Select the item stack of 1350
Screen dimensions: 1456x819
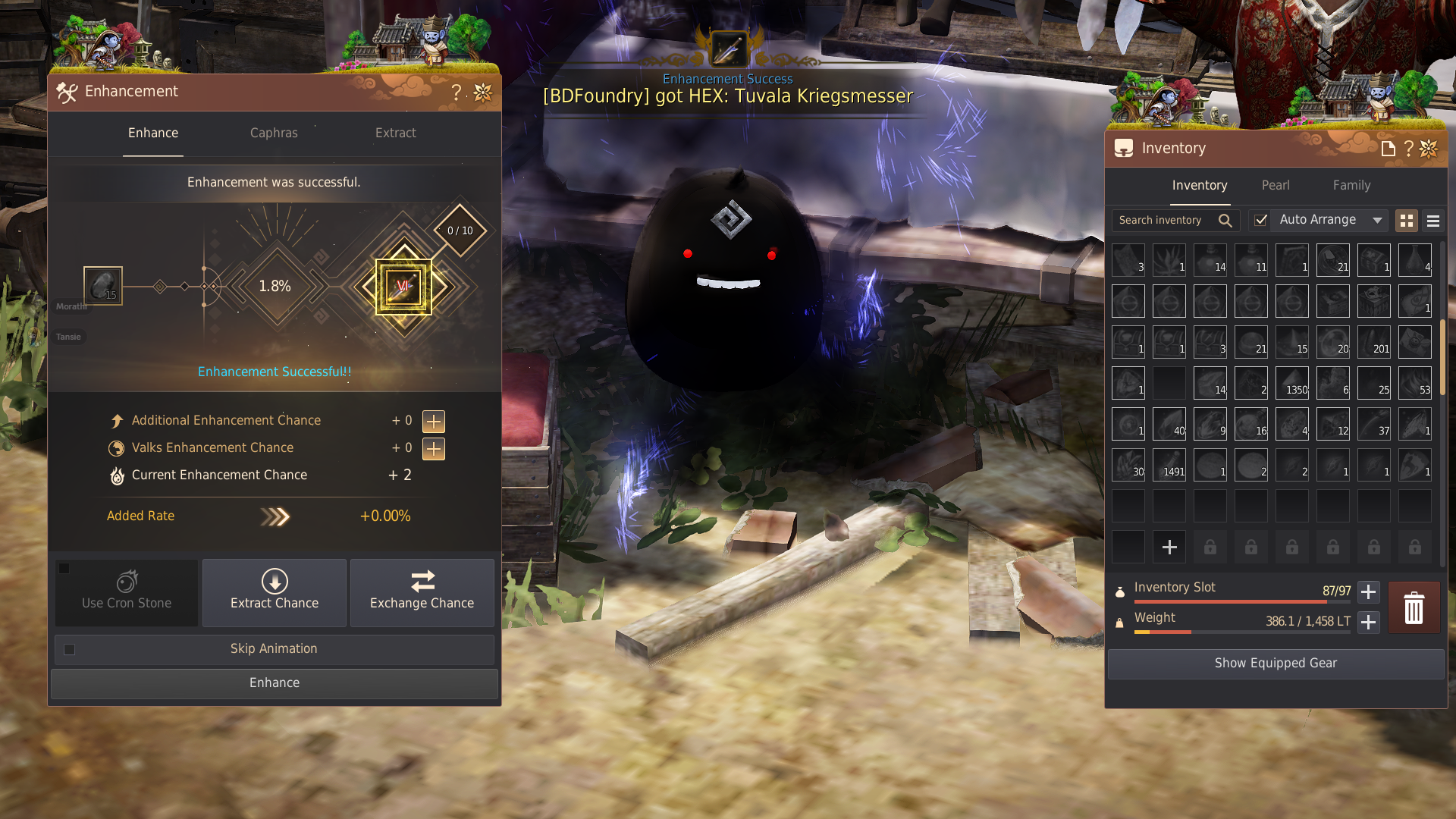pos(1292,383)
